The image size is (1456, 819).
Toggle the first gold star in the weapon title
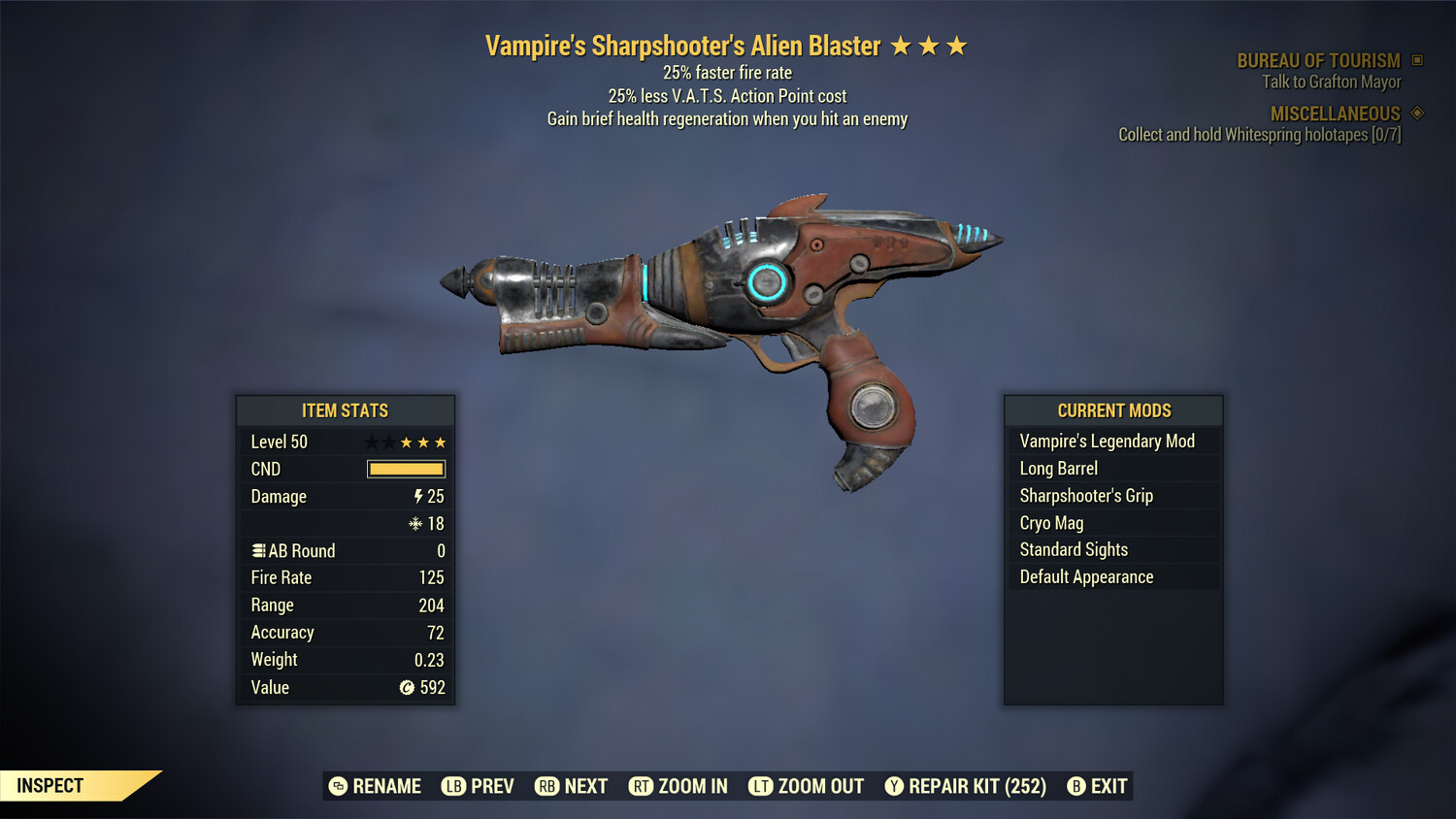(x=902, y=44)
